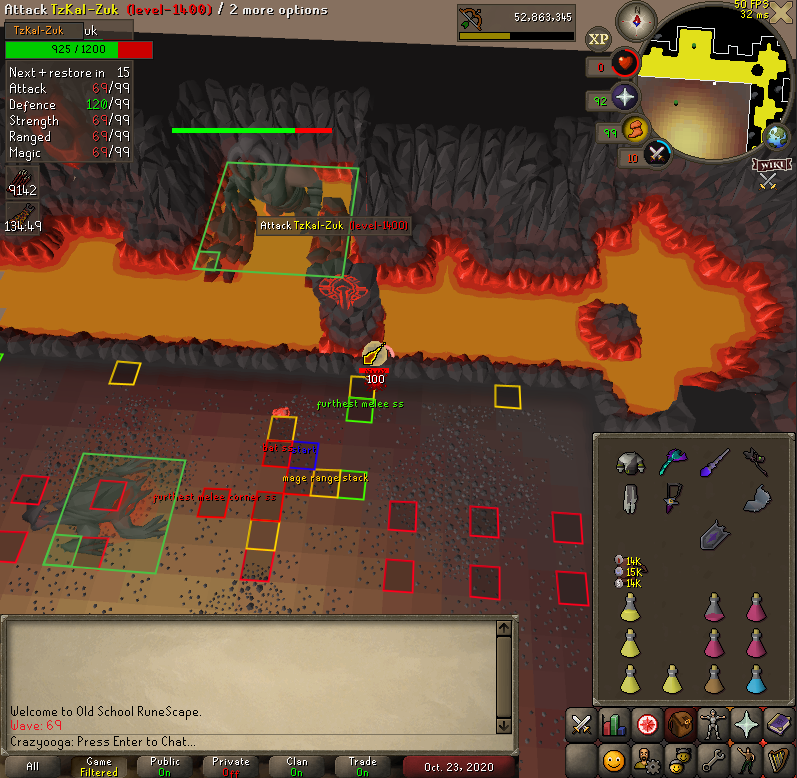Activate the special attack orb
The width and height of the screenshot is (797, 778).
658,154
